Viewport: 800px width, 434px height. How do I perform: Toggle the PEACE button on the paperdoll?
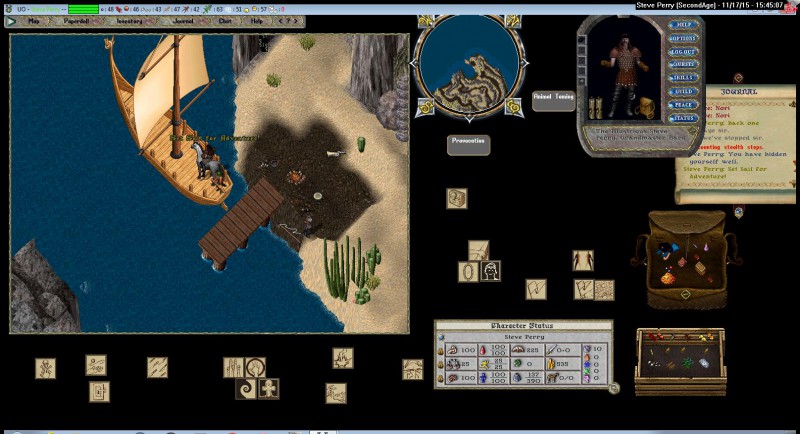point(683,104)
